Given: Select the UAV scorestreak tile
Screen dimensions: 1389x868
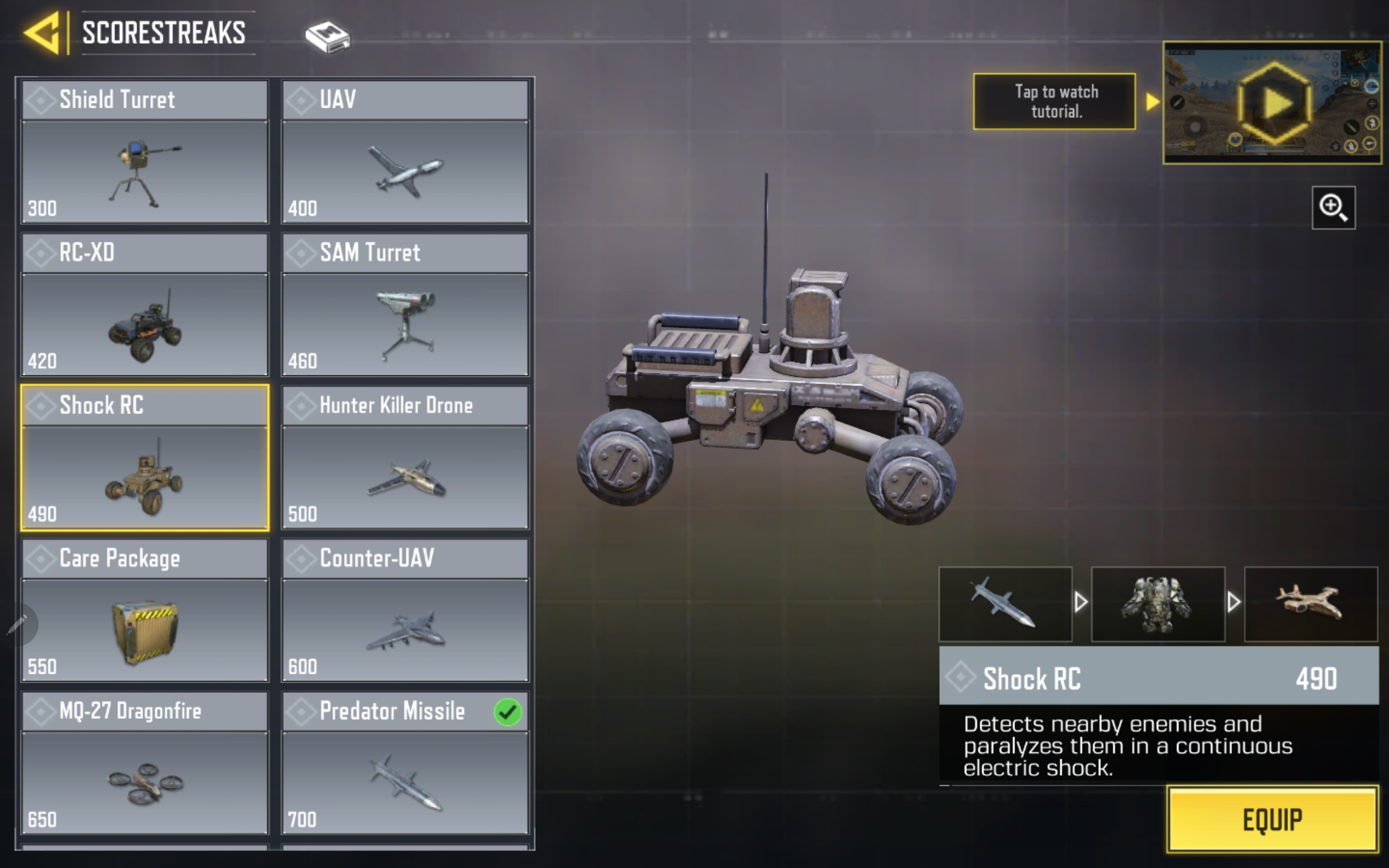Looking at the screenshot, I should [x=405, y=152].
